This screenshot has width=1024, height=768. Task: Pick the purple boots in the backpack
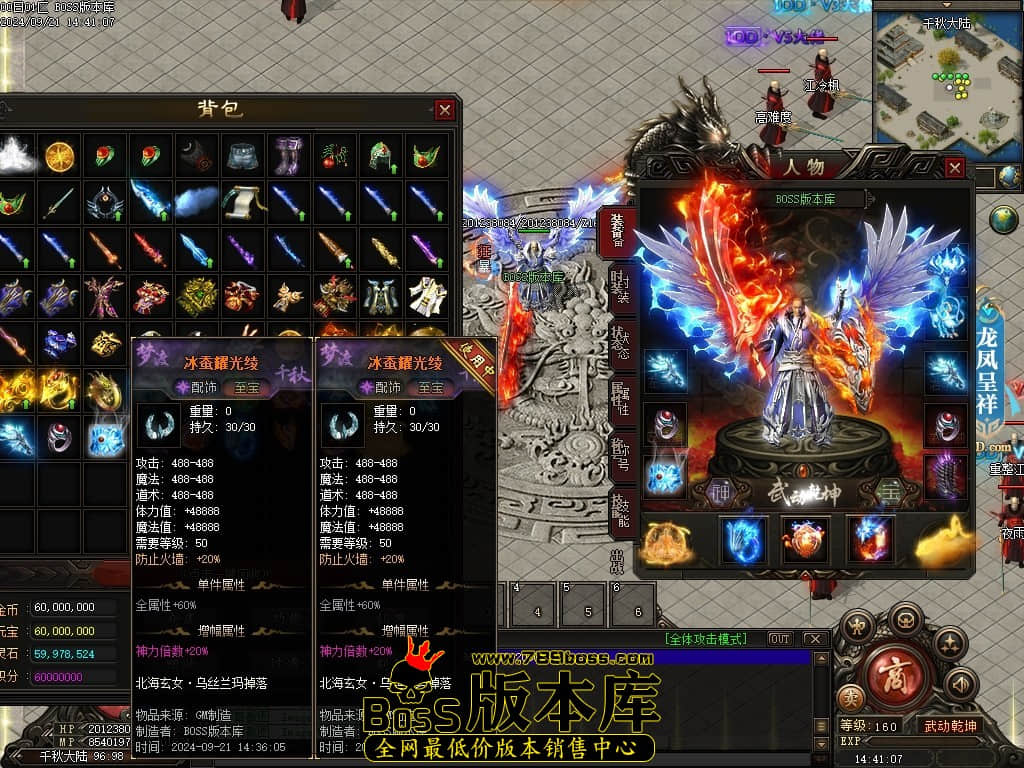289,155
